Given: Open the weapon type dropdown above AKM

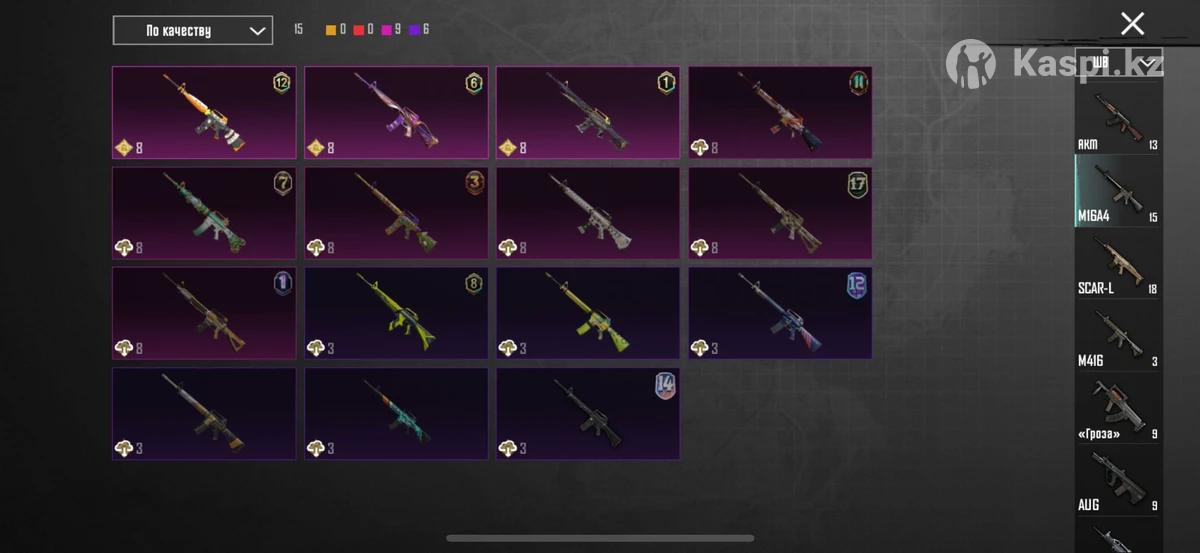Looking at the screenshot, I should (1118, 63).
